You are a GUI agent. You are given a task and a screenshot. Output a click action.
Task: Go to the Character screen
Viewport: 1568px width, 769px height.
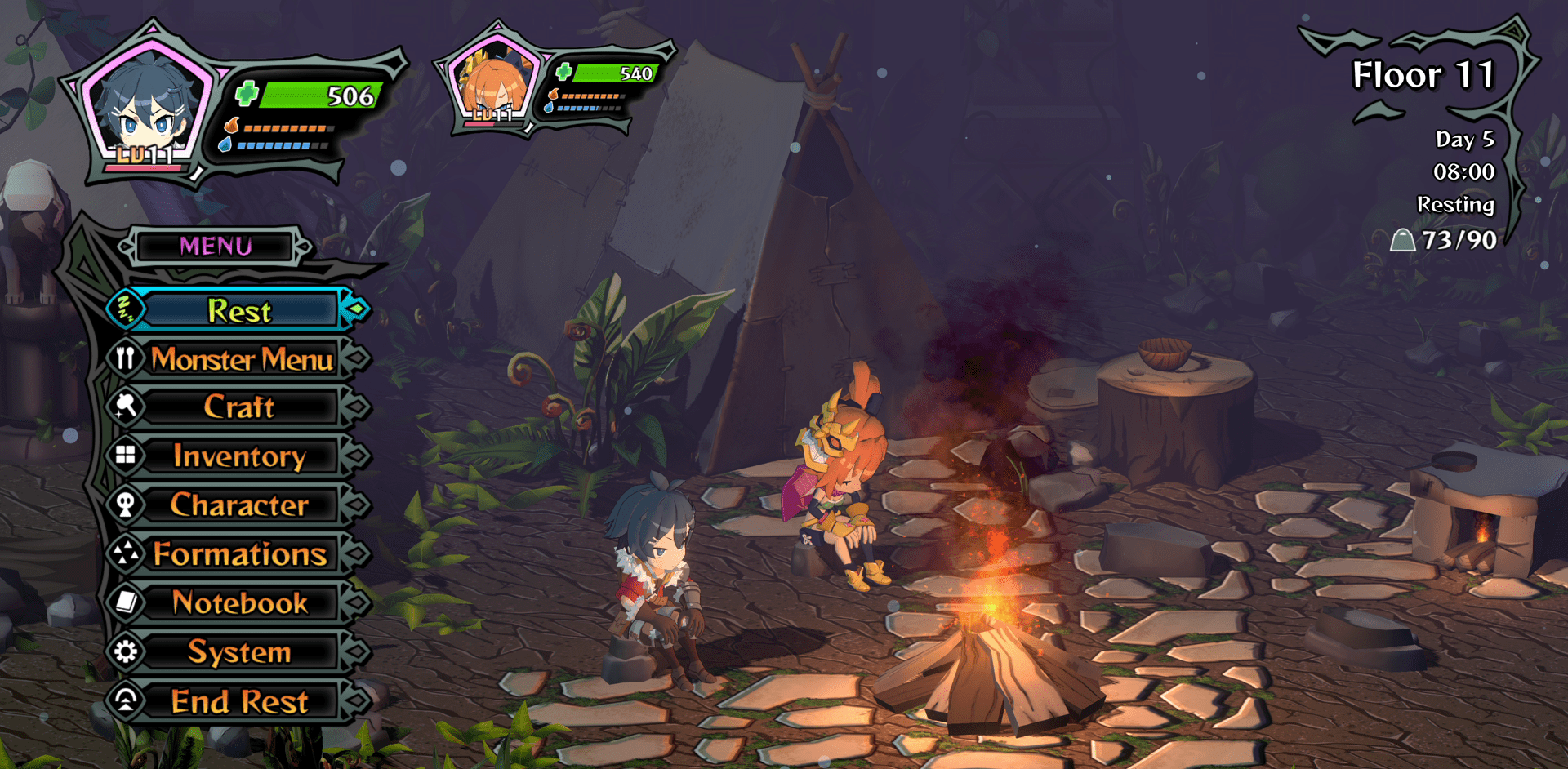point(238,505)
